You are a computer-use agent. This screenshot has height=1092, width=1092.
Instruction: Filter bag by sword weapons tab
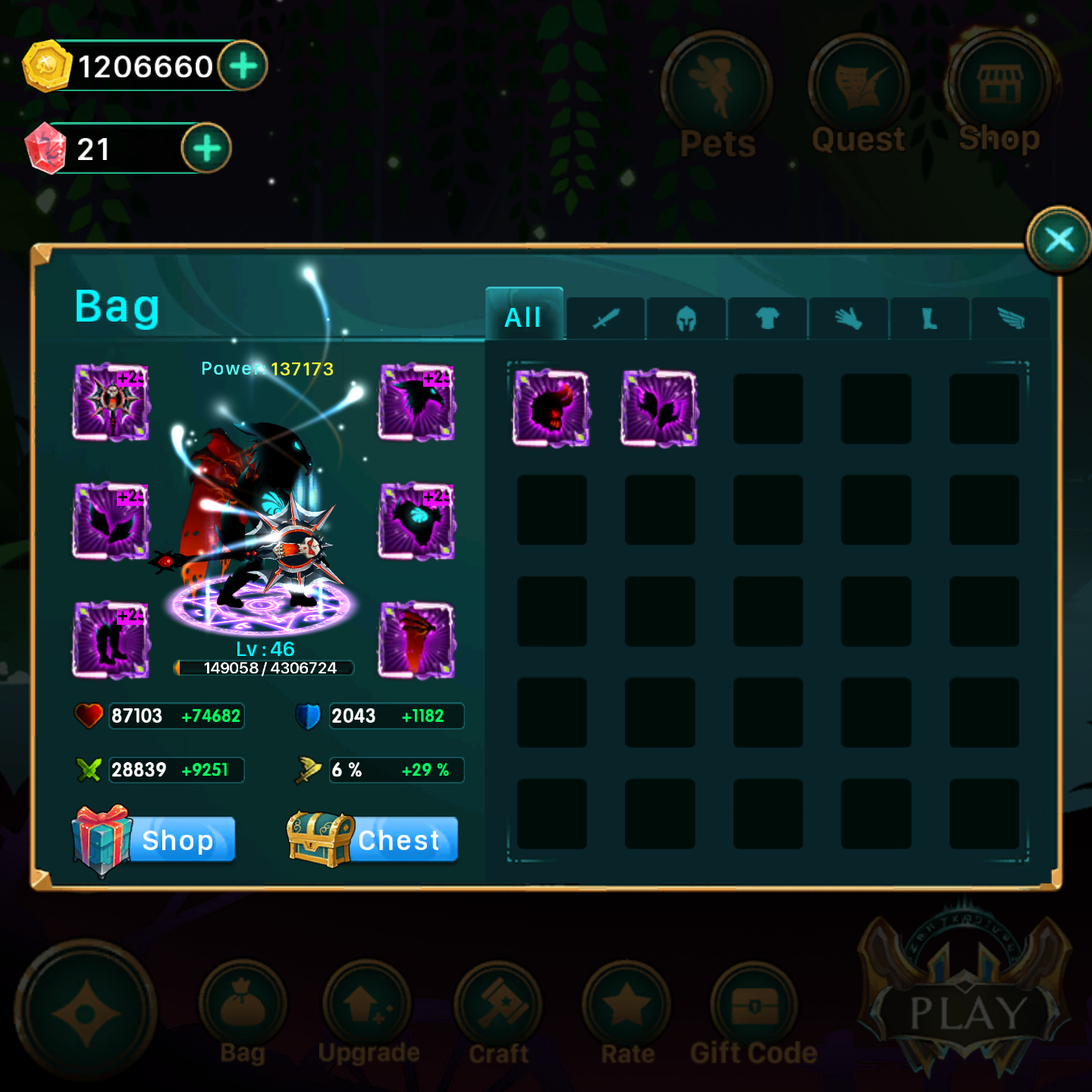pos(606,318)
